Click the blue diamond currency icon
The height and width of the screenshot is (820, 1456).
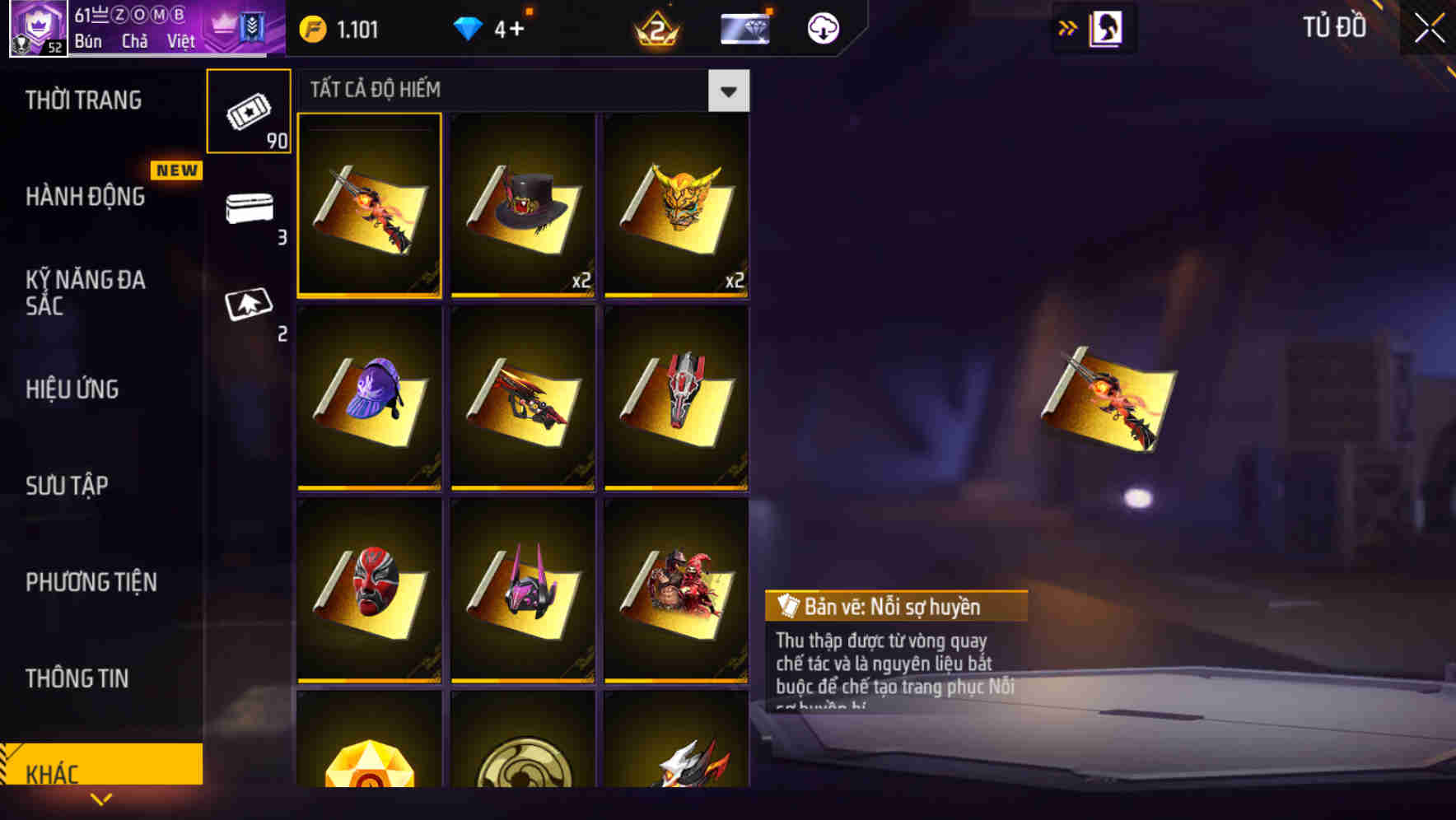tap(469, 26)
